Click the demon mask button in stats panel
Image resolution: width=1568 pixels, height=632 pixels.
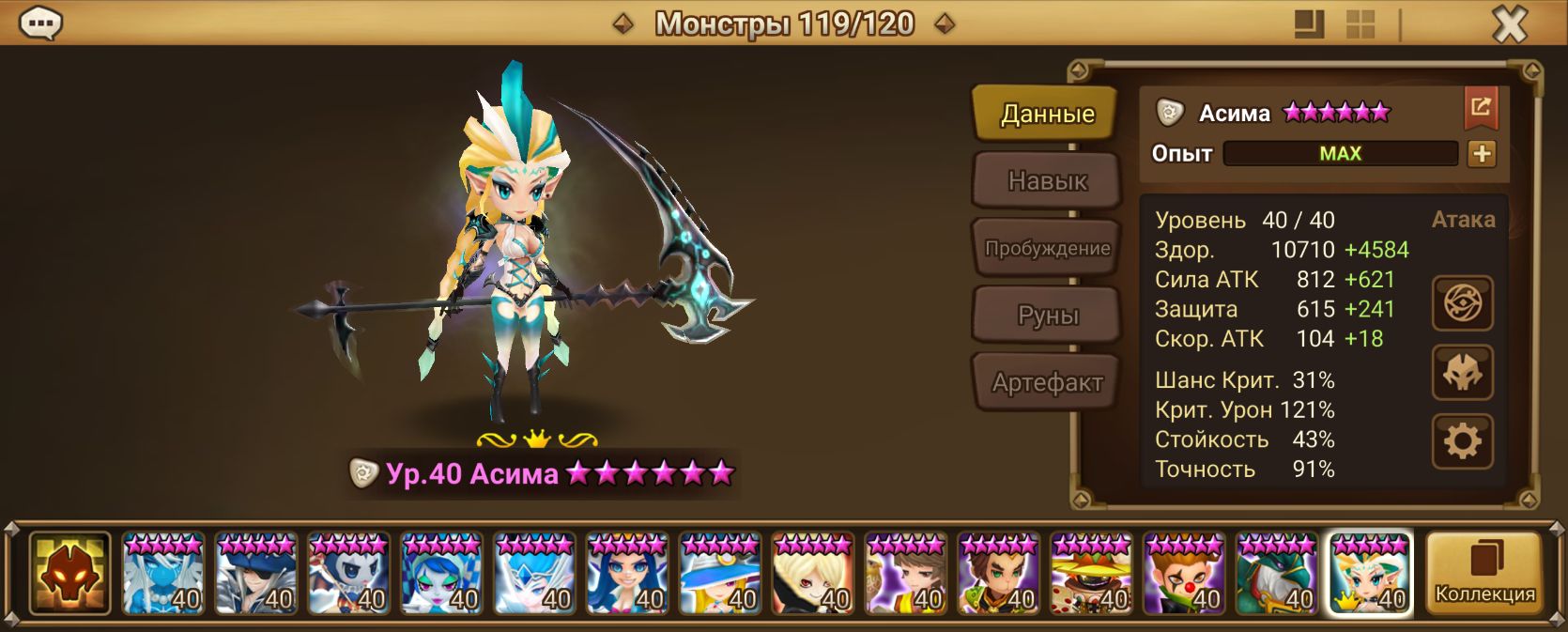point(1462,373)
